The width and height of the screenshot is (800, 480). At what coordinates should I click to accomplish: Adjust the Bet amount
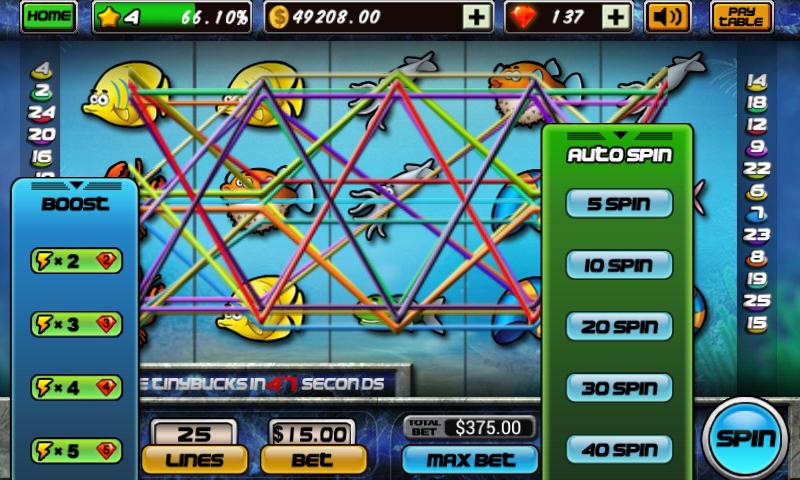(x=310, y=459)
